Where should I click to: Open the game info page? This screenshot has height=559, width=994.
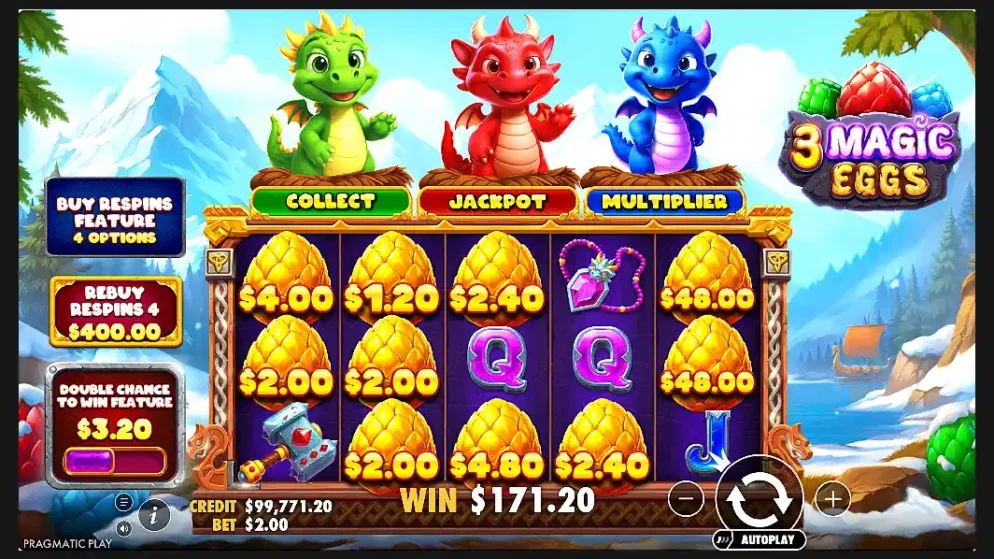(154, 516)
